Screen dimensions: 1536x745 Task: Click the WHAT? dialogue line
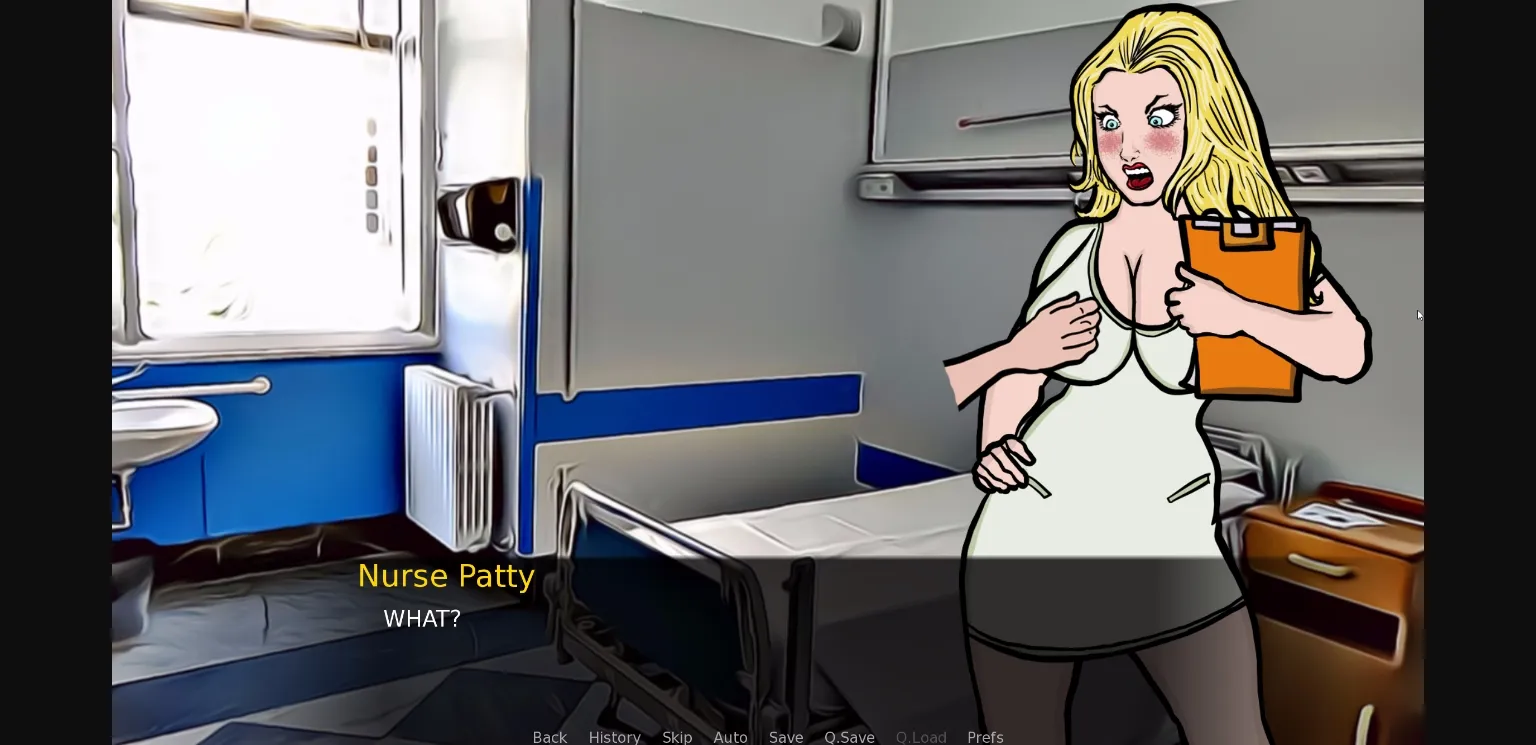click(421, 619)
